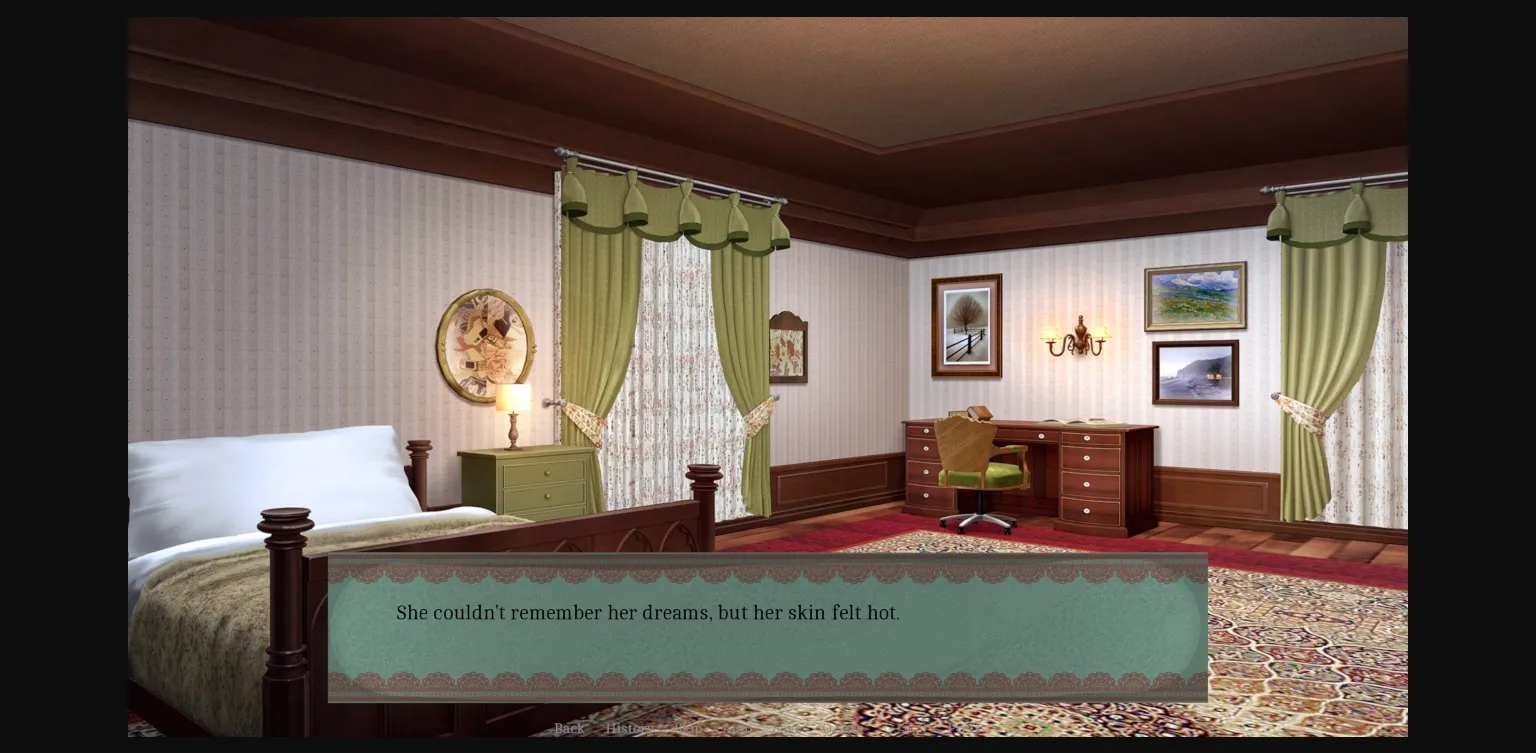The image size is (1536, 753).
Task: Click Back to rewind the dialogue
Action: coord(569,729)
